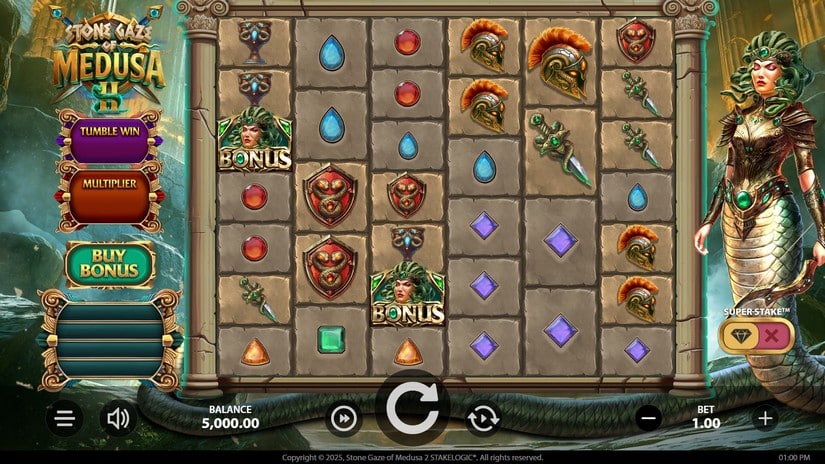Decrease the bet with the minus button
The height and width of the screenshot is (464, 825).
click(648, 418)
